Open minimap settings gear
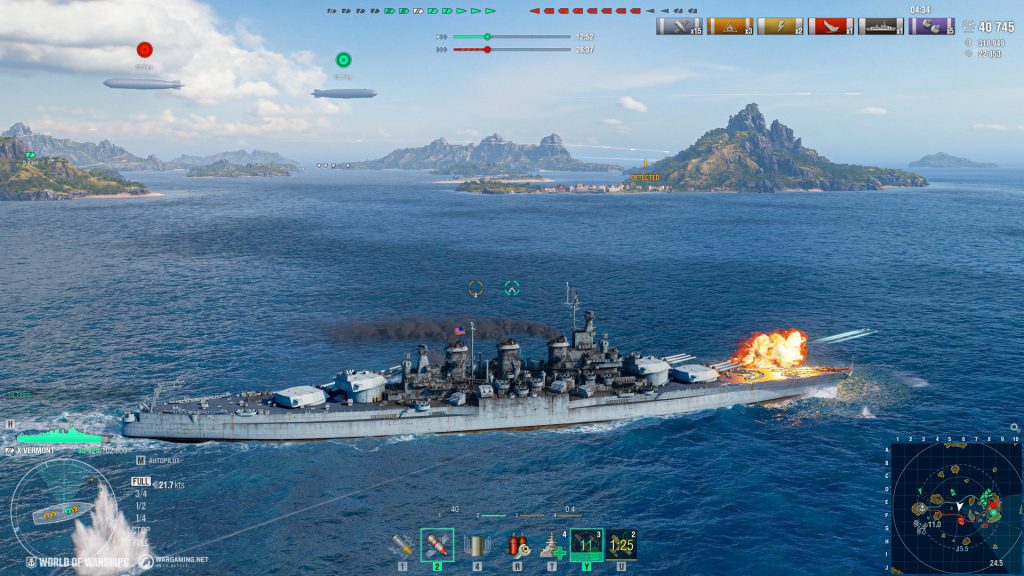The height and width of the screenshot is (576, 1024). point(1015,428)
